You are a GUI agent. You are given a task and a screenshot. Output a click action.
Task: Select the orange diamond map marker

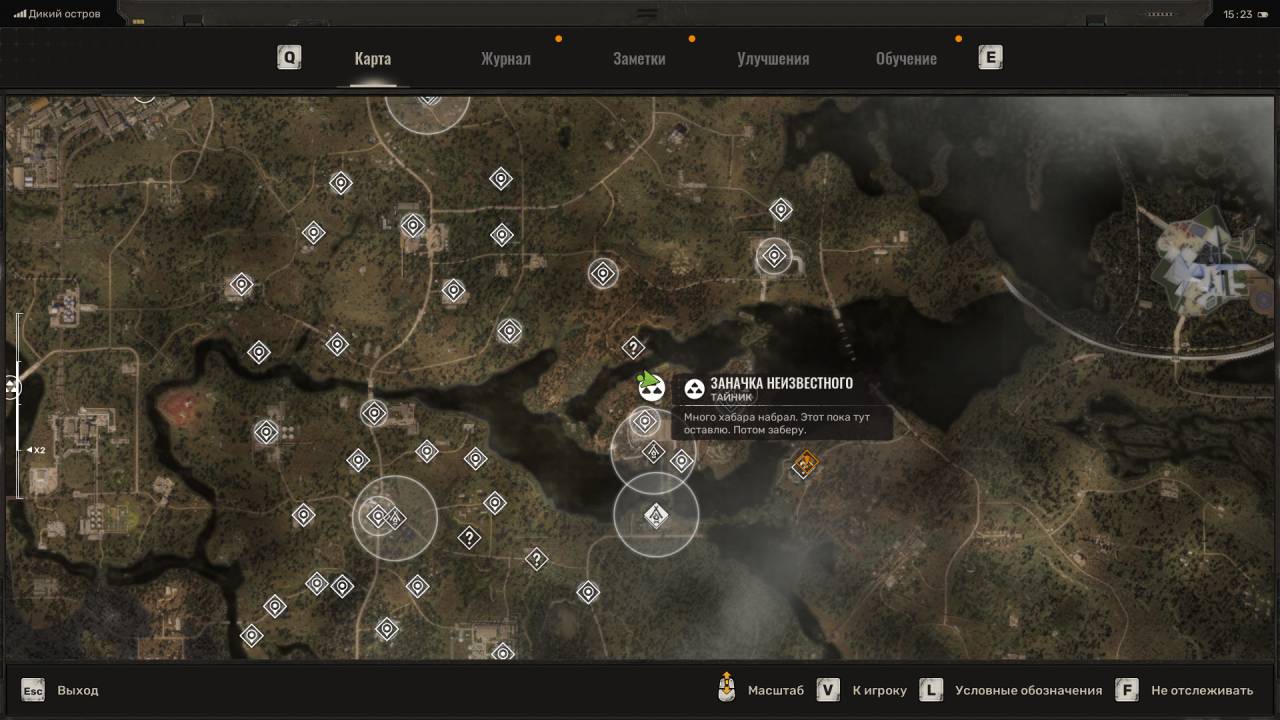805,463
